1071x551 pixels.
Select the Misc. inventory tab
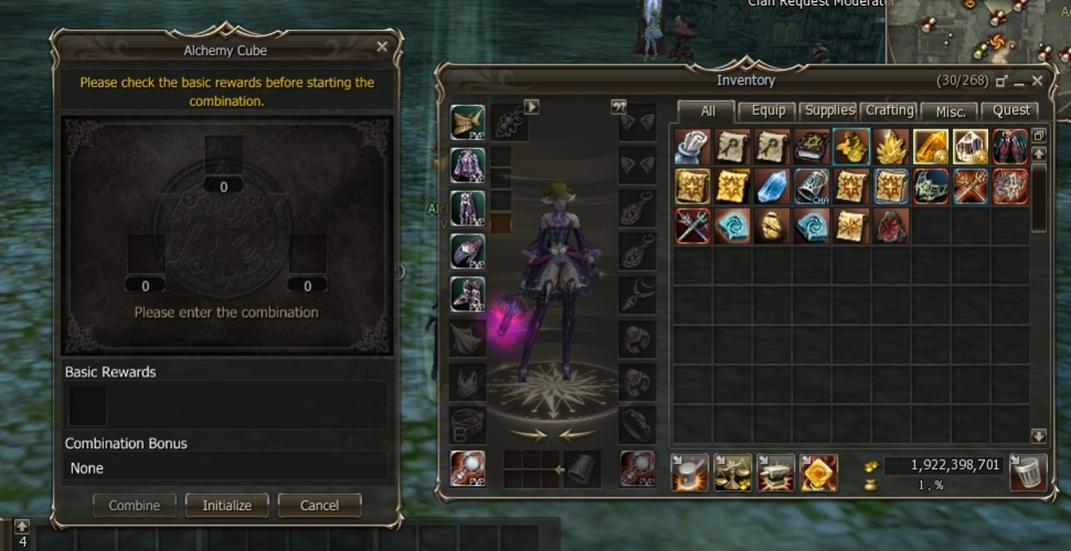click(949, 111)
